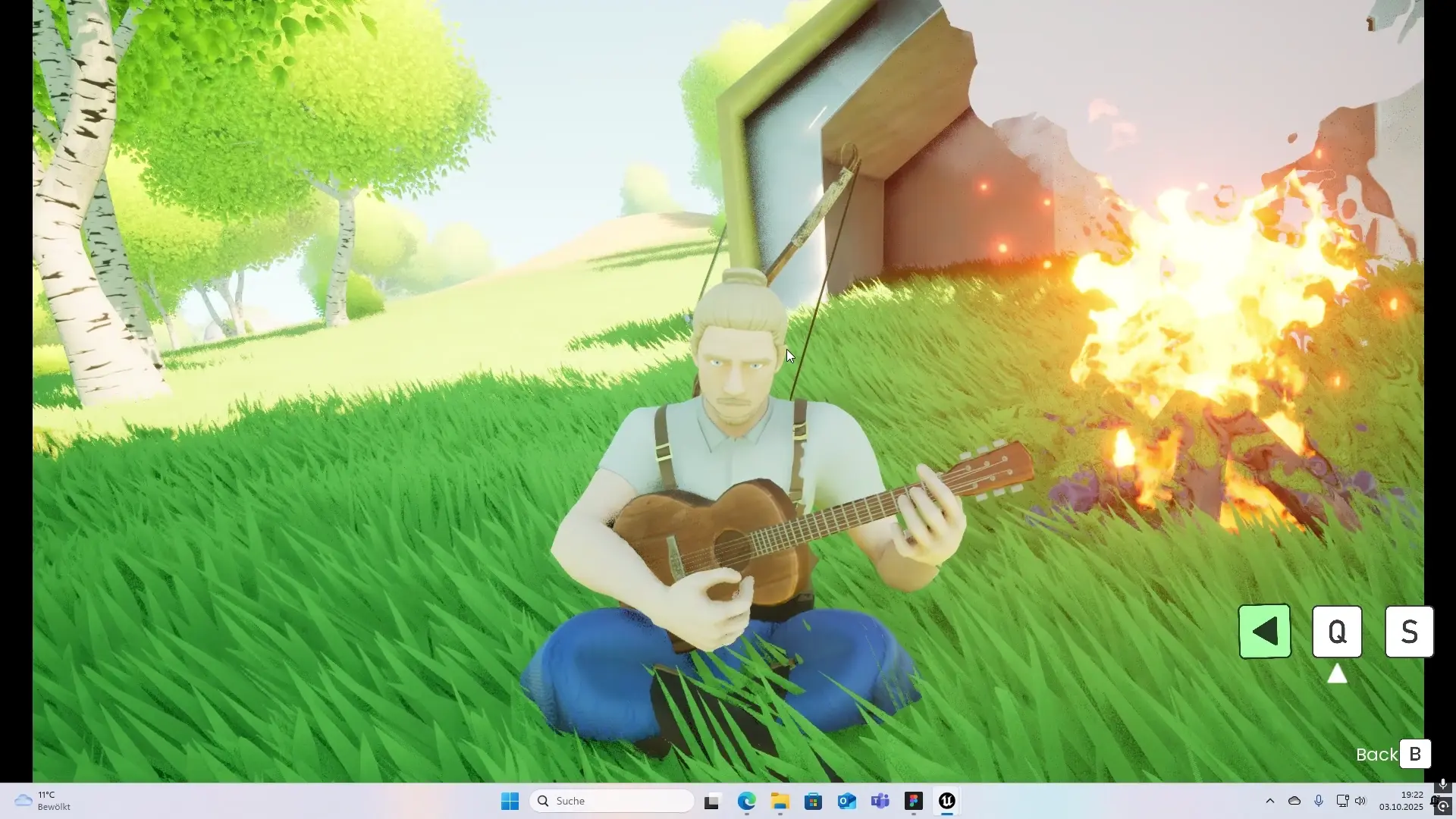This screenshot has height=819, width=1456.
Task: Open the Start menu
Action: [x=510, y=800]
